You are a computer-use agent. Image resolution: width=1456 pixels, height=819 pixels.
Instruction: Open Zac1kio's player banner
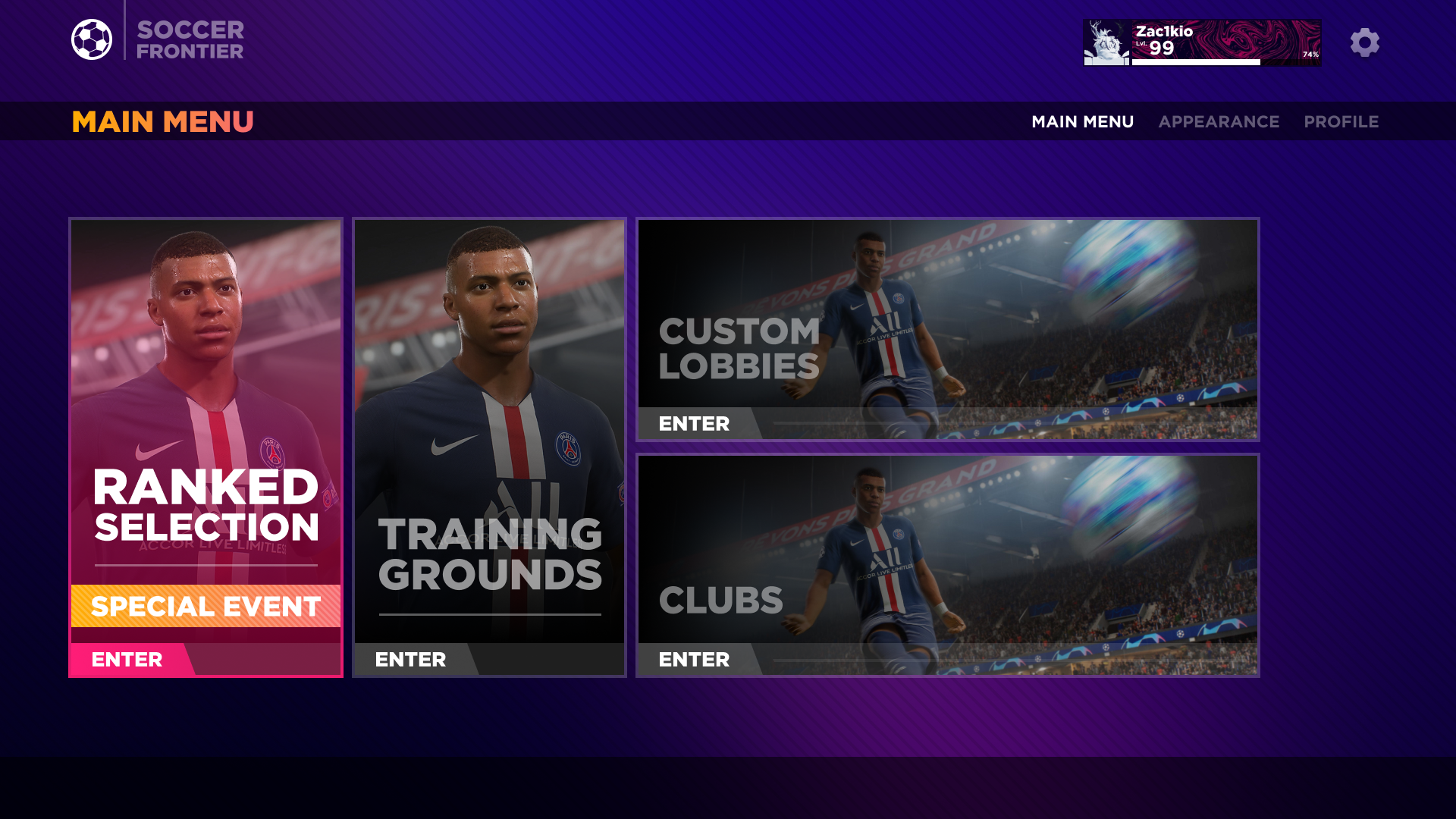1202,42
